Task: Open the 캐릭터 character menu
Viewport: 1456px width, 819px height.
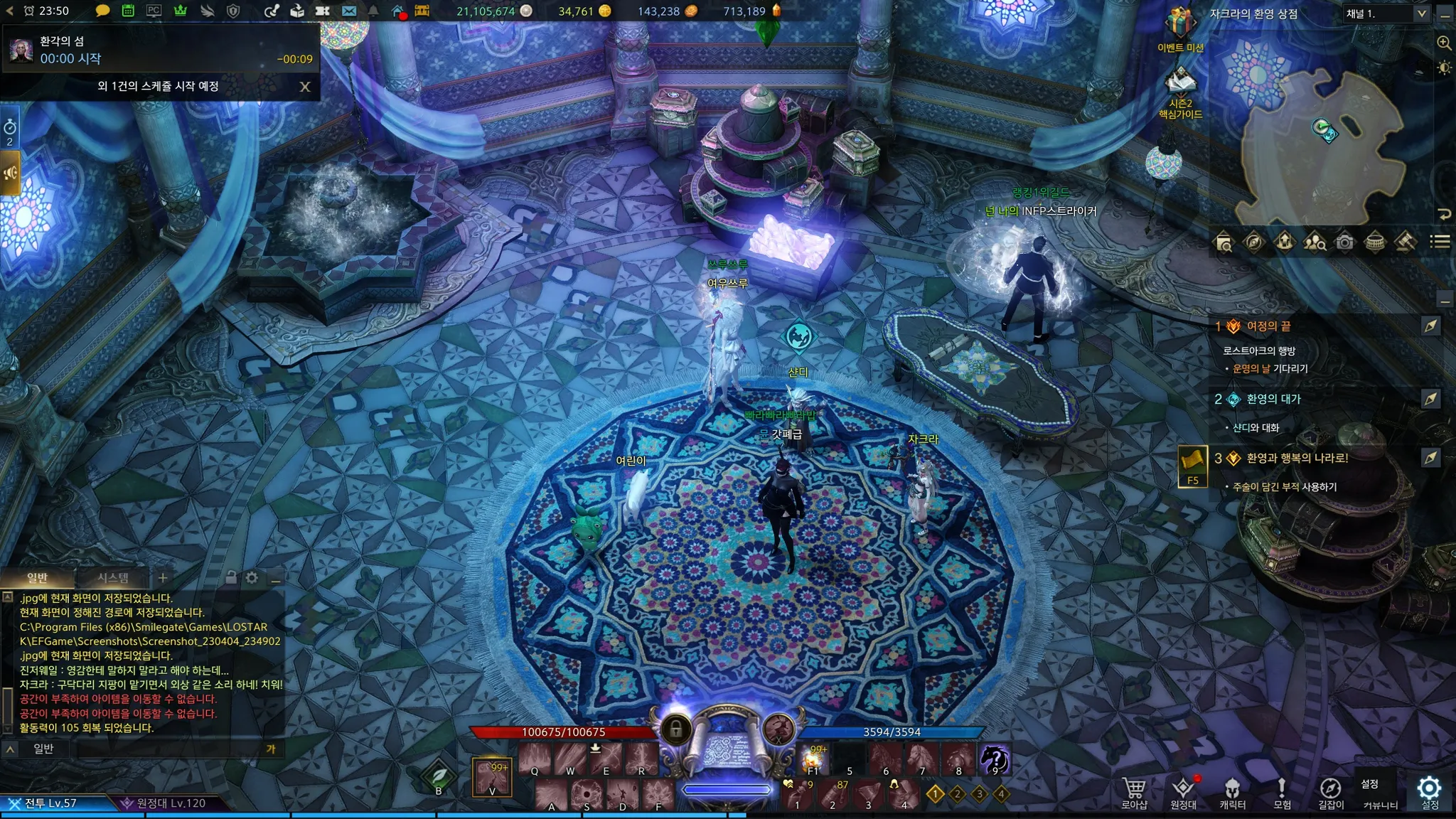Action: coord(1232,793)
